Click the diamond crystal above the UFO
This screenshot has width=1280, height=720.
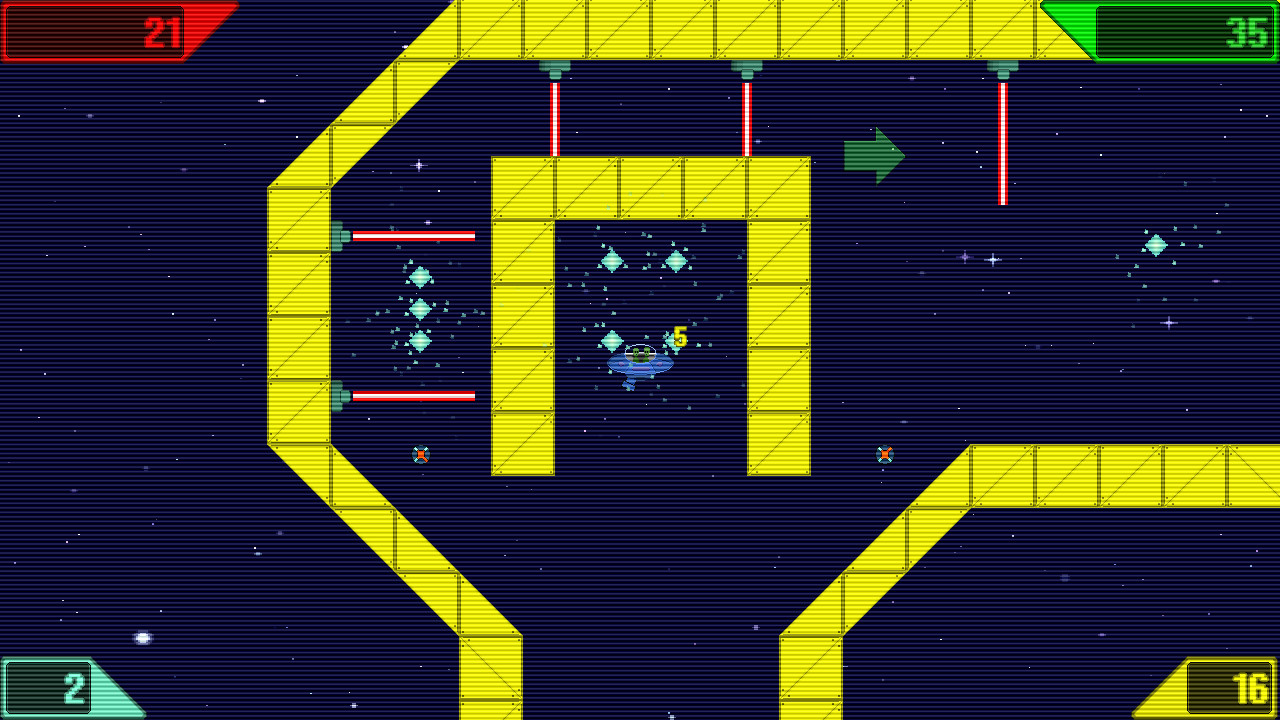614,259
